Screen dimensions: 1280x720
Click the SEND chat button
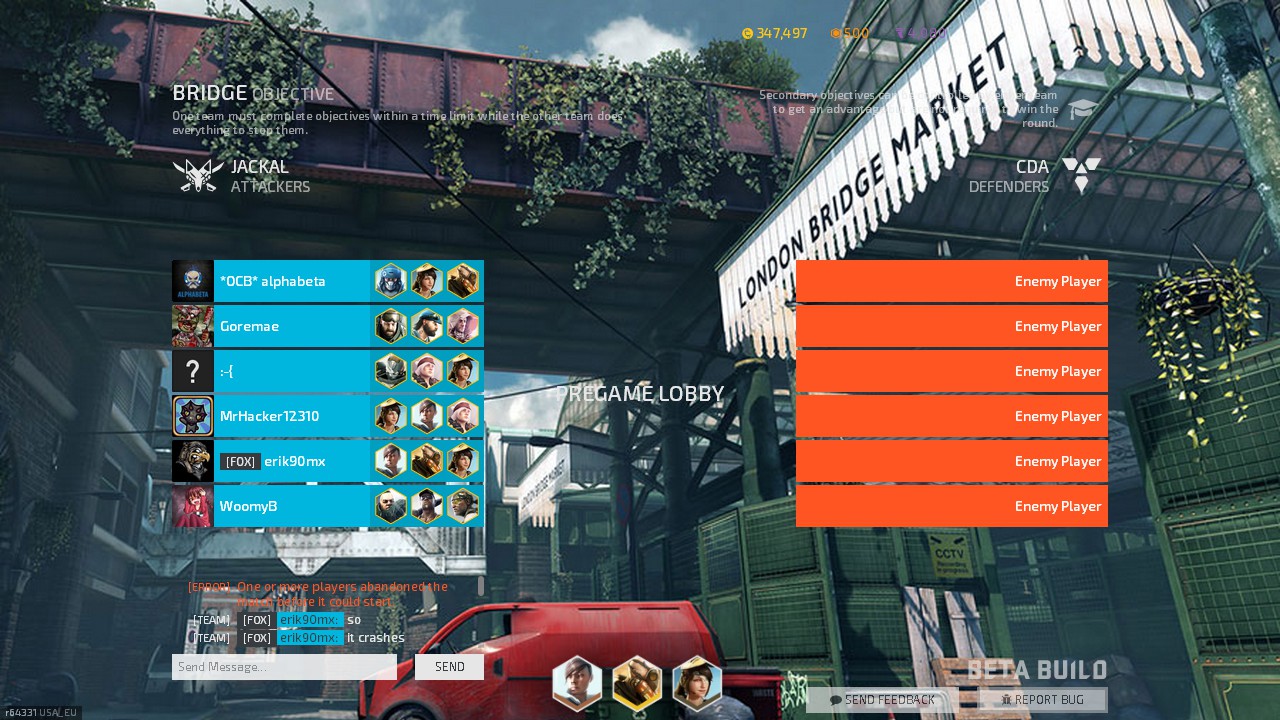pos(449,667)
